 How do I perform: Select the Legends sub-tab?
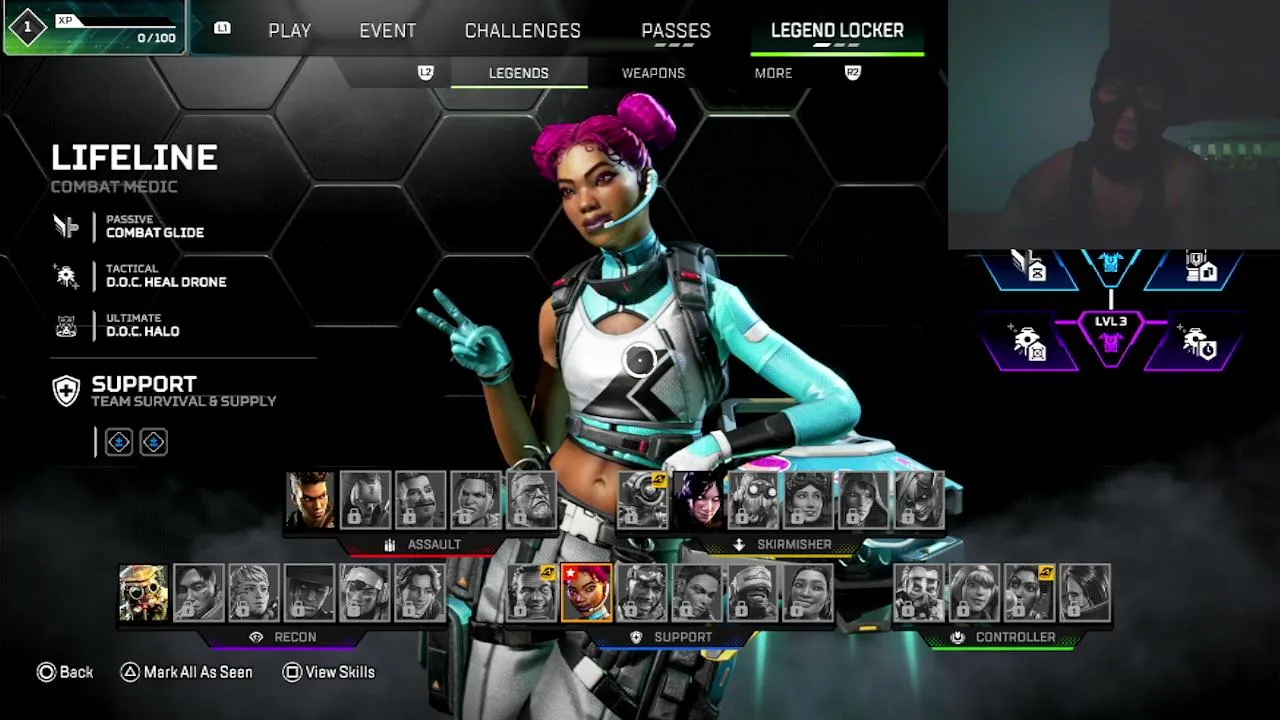(518, 73)
